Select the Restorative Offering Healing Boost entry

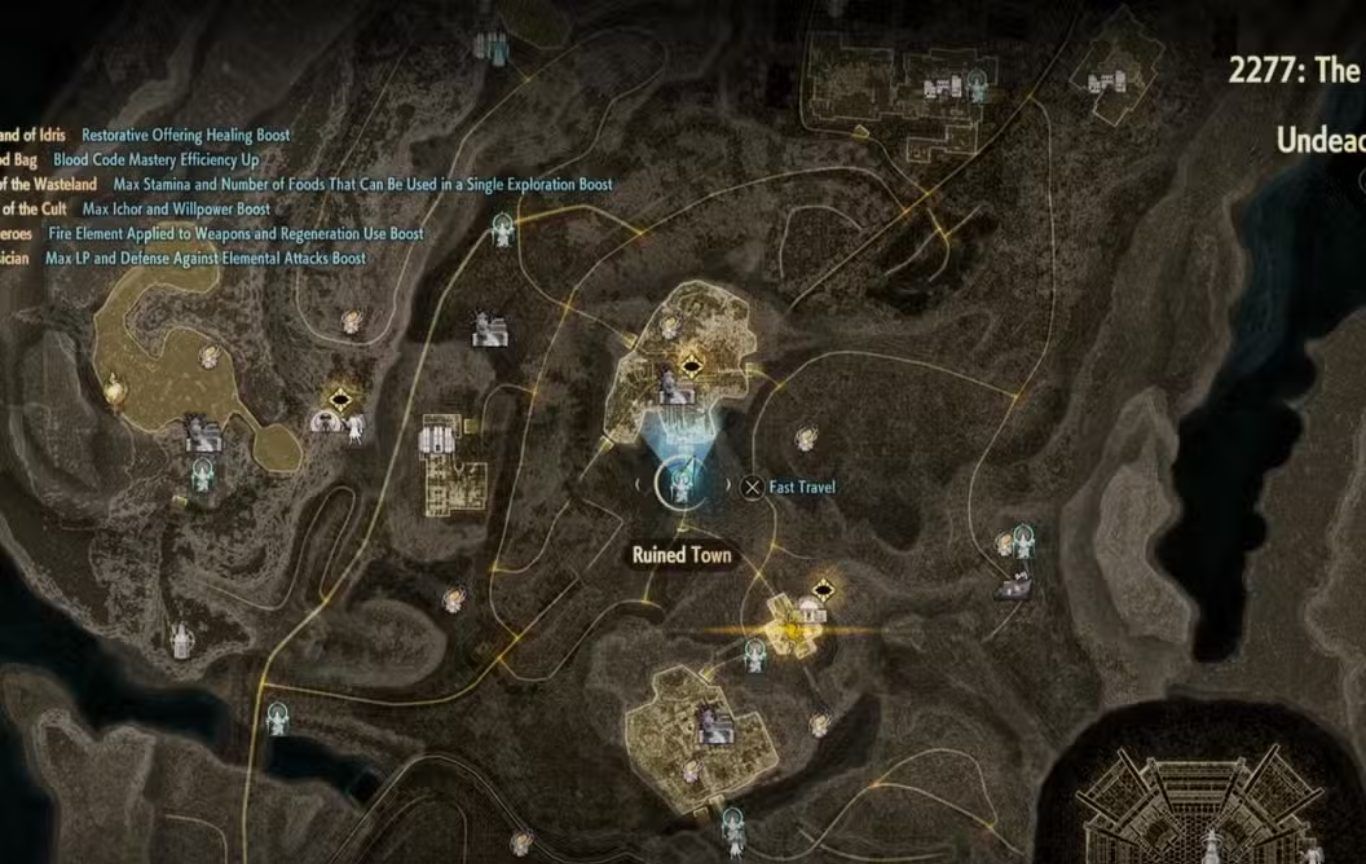click(186, 135)
